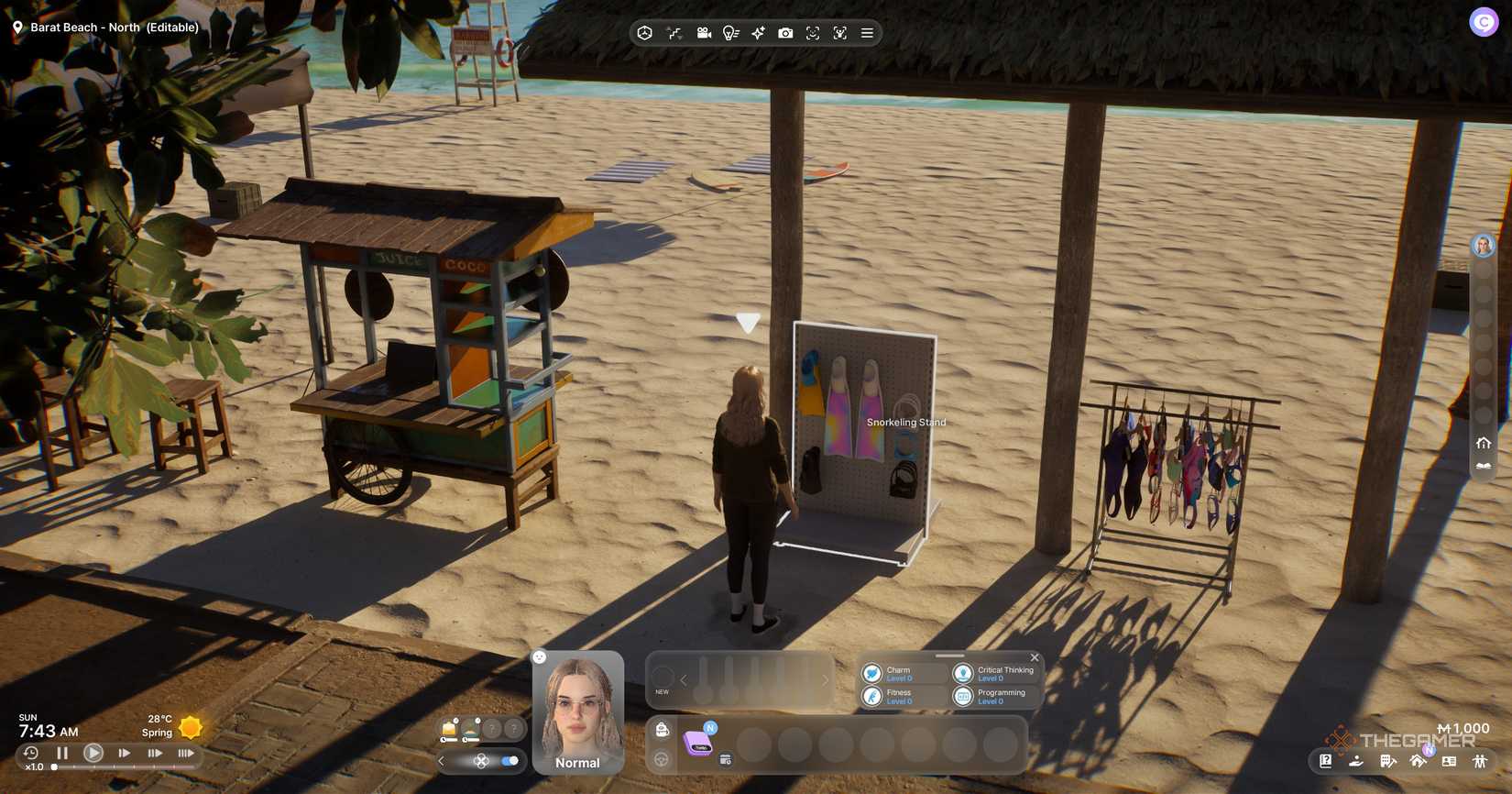1512x794 pixels.
Task: Click the stairs floor-level icon
Action: coord(674,33)
